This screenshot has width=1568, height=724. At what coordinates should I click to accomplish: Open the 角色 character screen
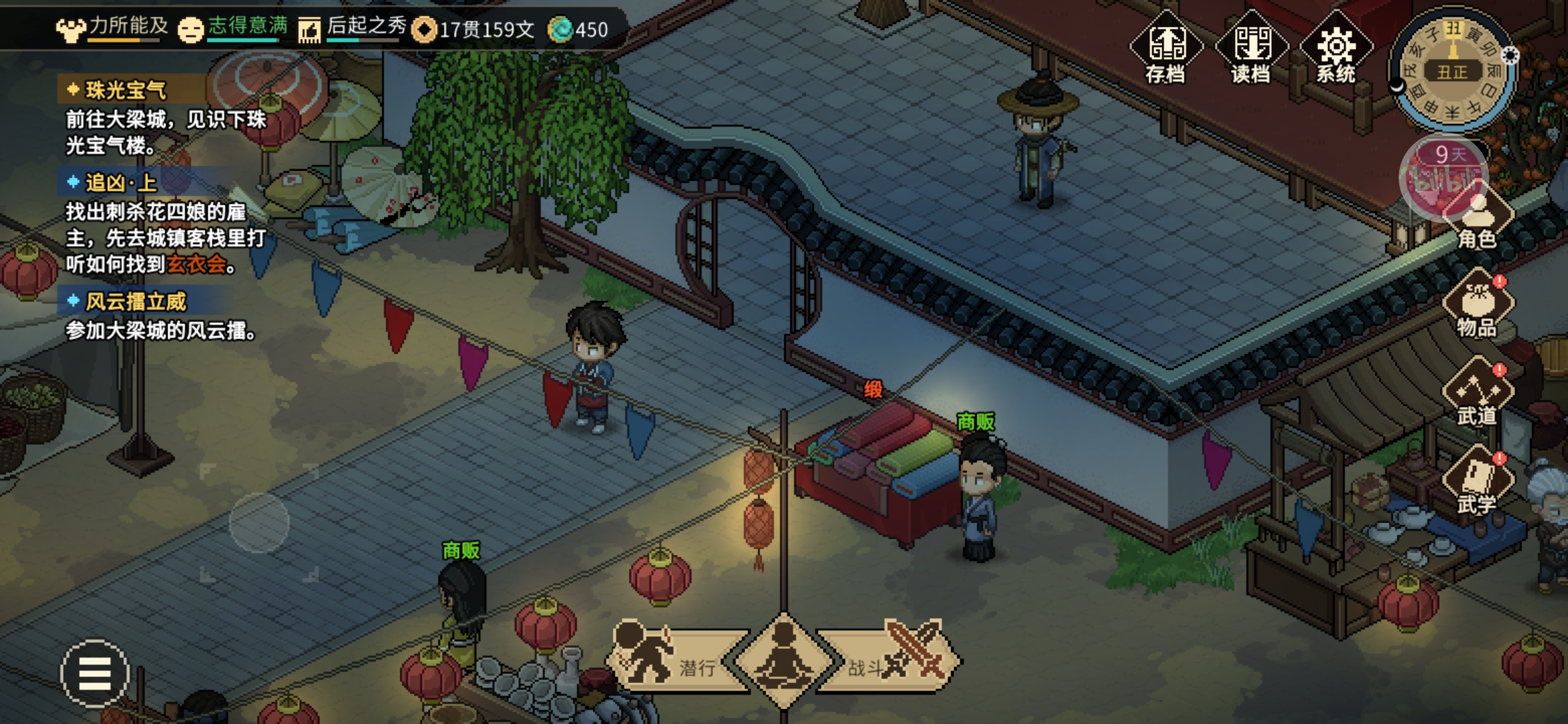click(x=1477, y=218)
